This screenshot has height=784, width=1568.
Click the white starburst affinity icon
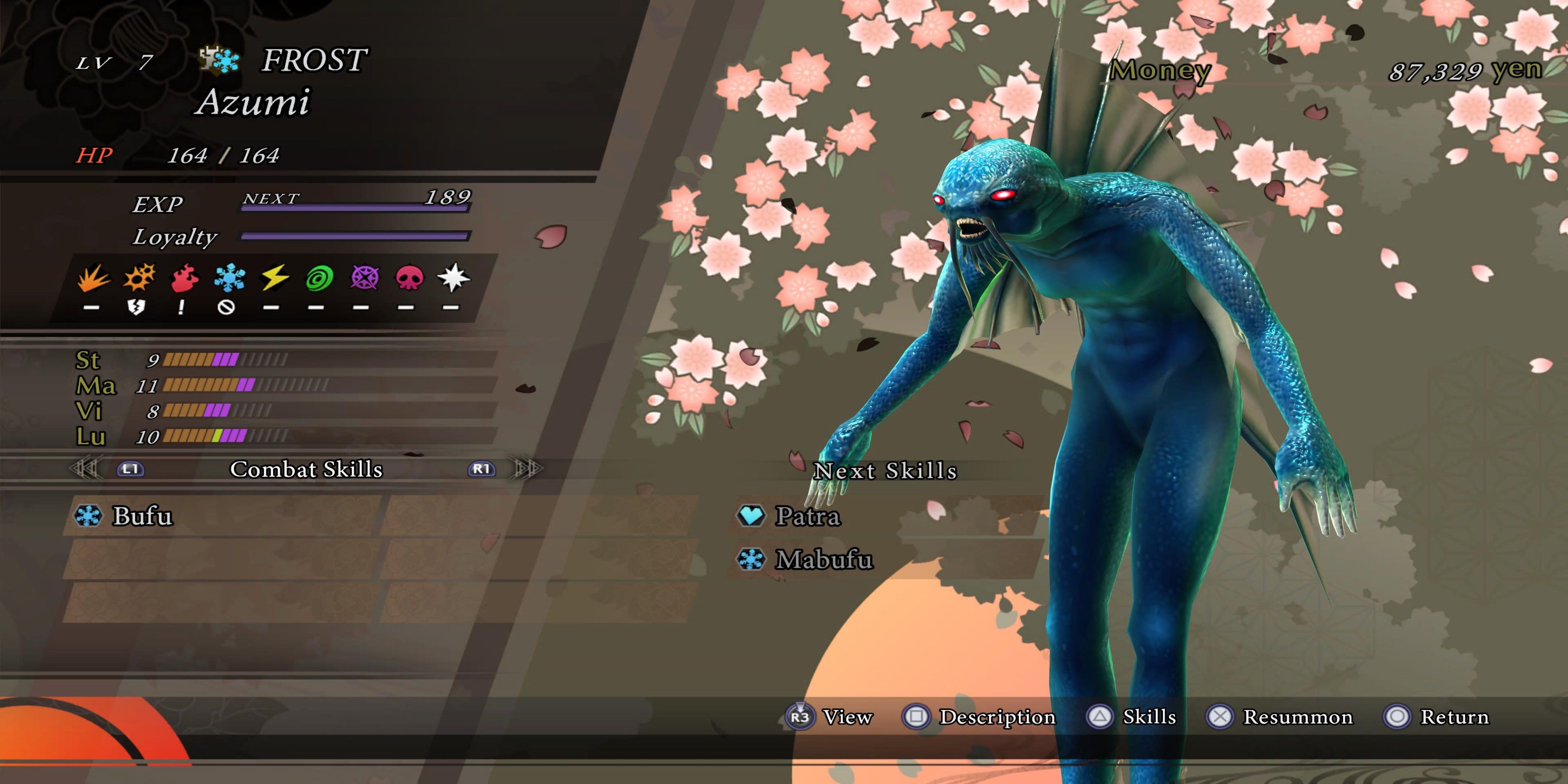454,278
